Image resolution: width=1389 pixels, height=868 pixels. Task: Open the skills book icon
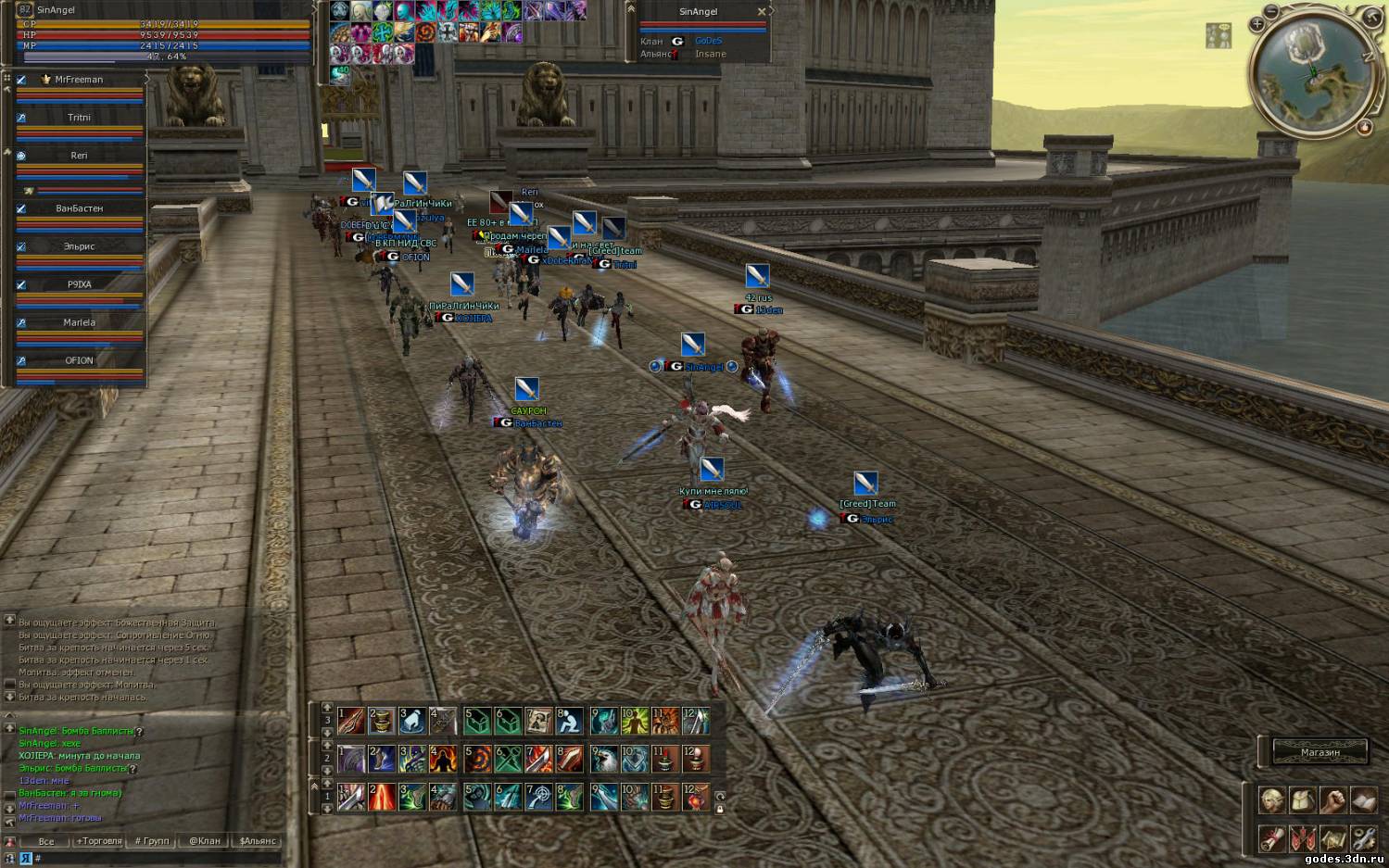click(x=1363, y=800)
